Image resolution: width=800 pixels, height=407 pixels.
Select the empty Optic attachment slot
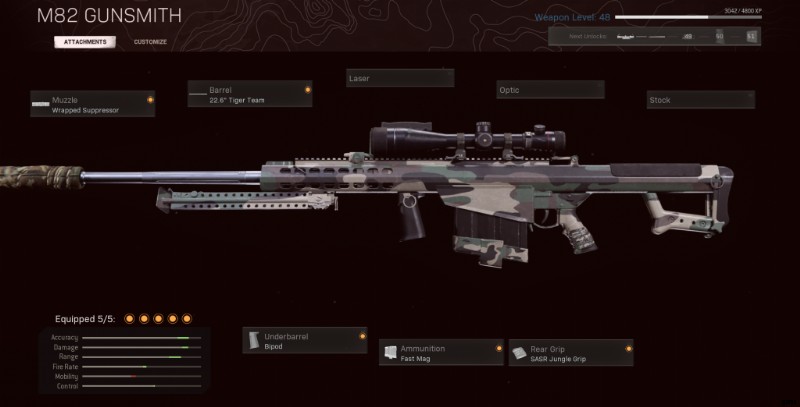pyautogui.click(x=551, y=91)
